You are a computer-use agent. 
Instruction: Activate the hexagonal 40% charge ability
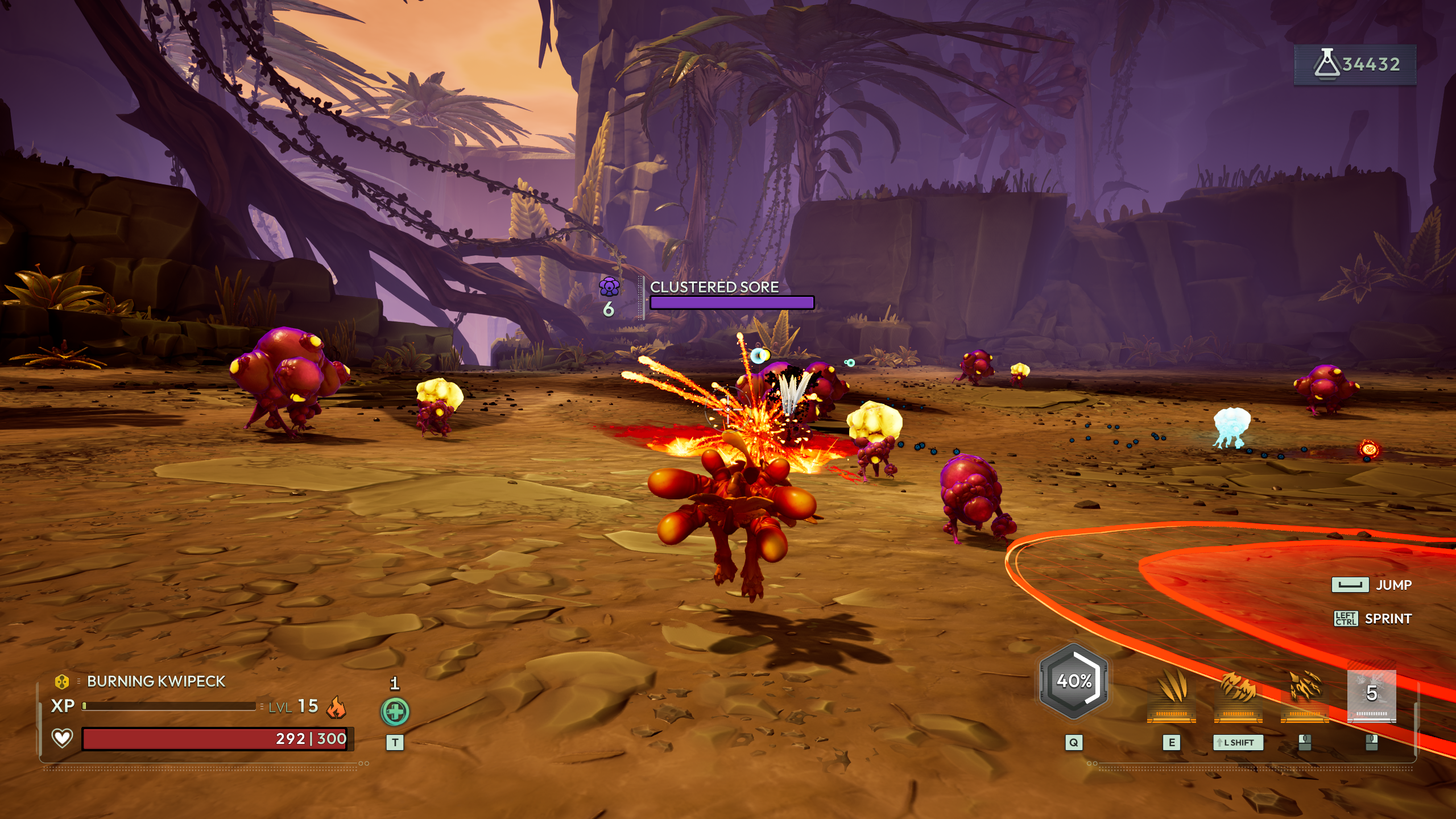coord(1073,681)
